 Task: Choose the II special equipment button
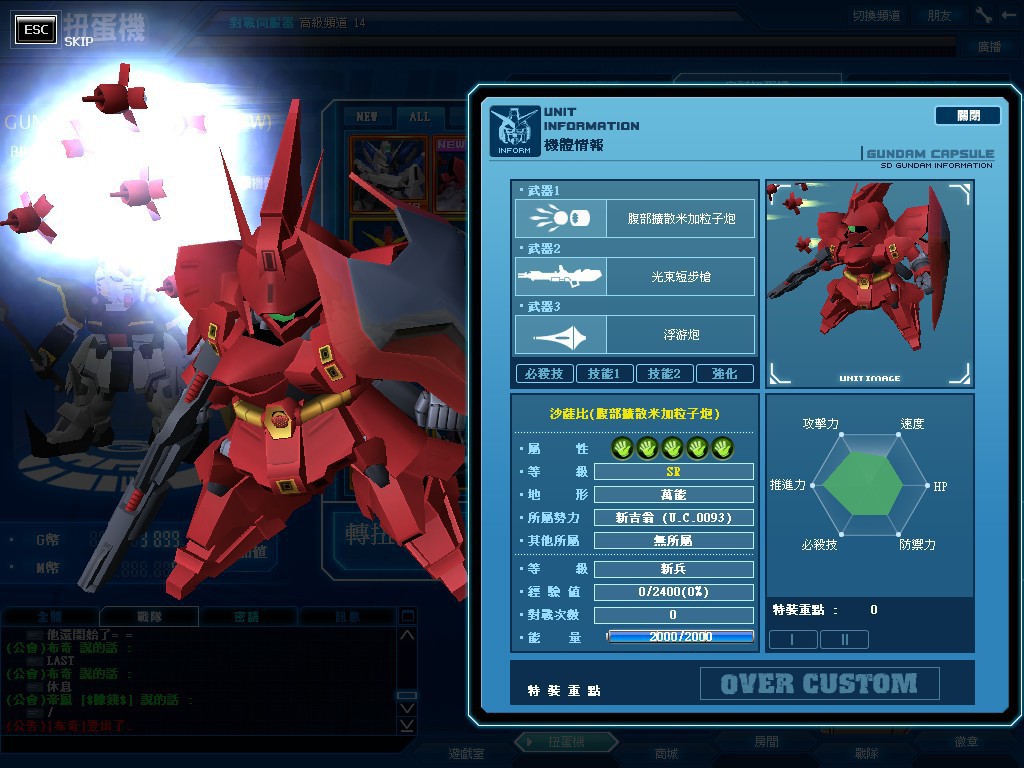click(x=844, y=639)
